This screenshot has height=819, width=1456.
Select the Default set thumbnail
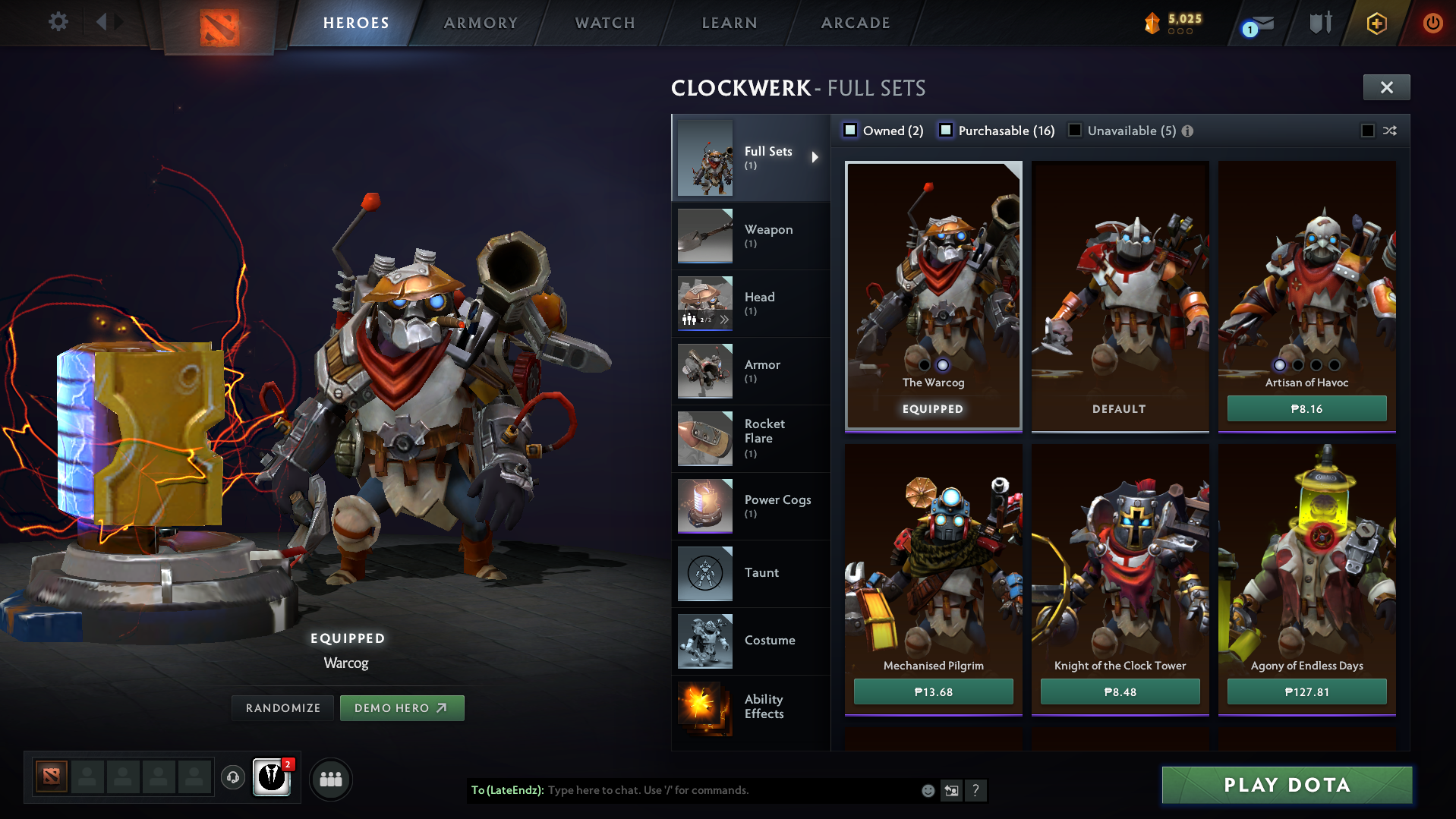(1120, 296)
